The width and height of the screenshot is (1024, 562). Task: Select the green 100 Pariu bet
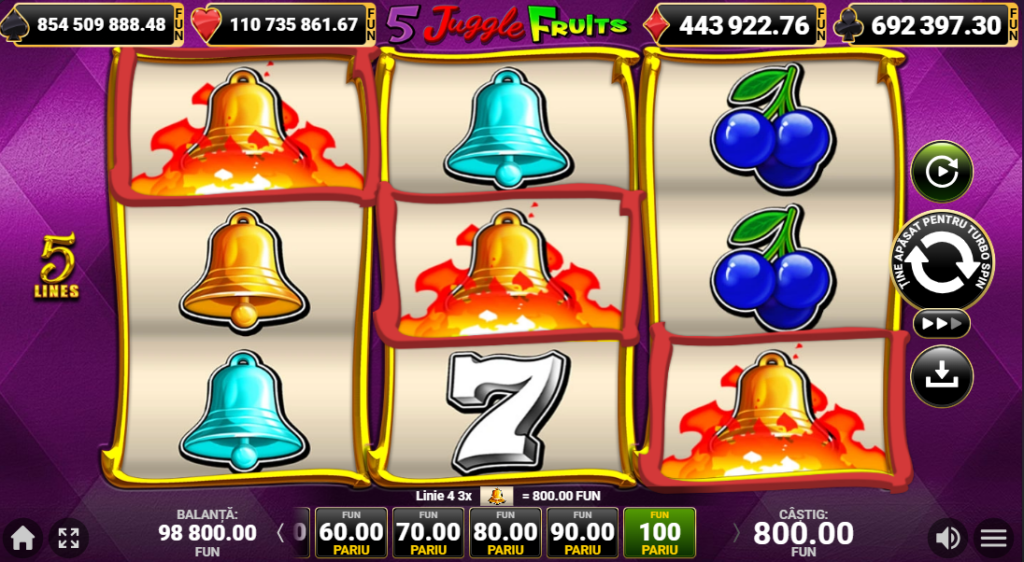659,533
